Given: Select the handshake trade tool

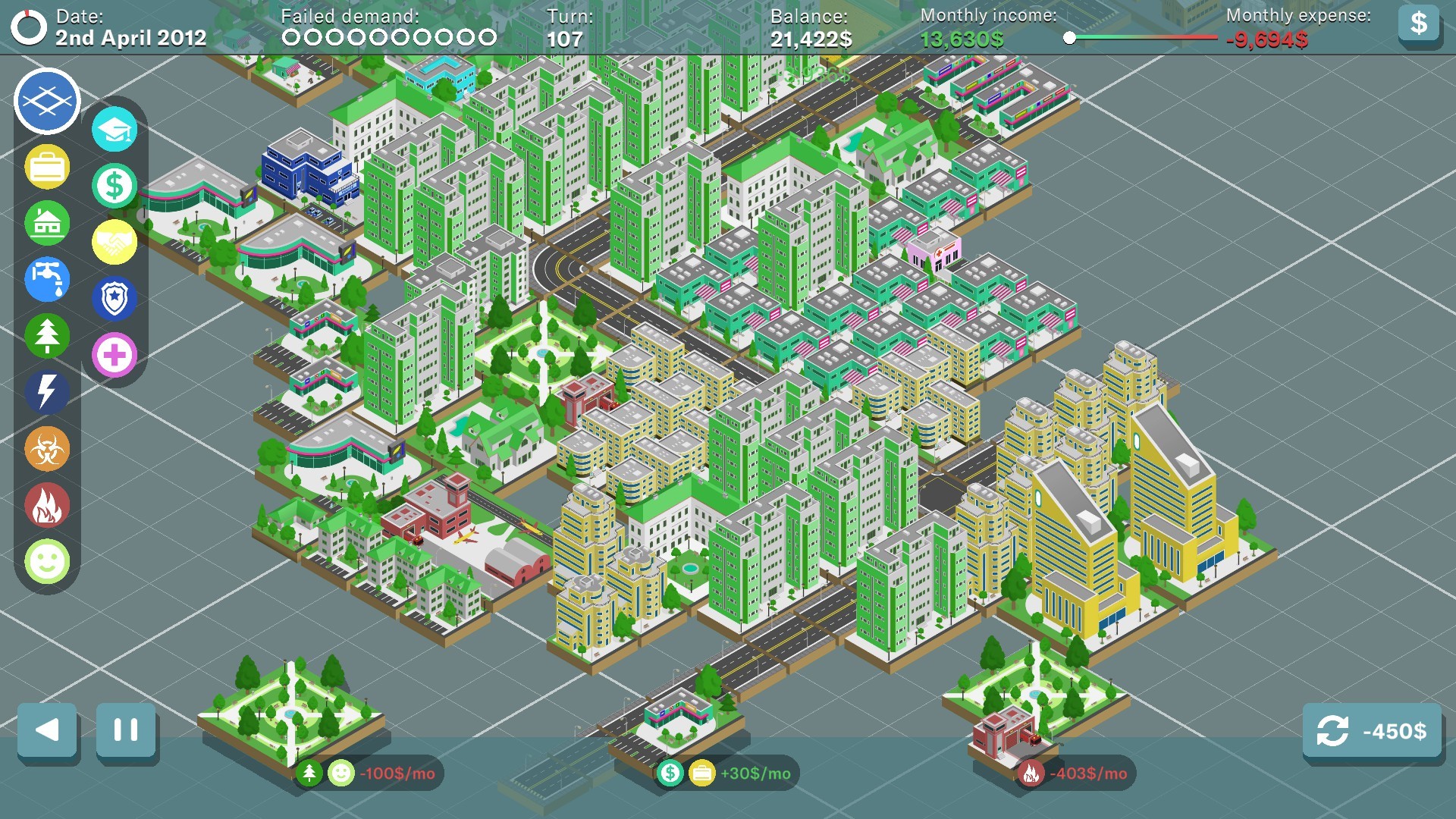Looking at the screenshot, I should pos(114,241).
